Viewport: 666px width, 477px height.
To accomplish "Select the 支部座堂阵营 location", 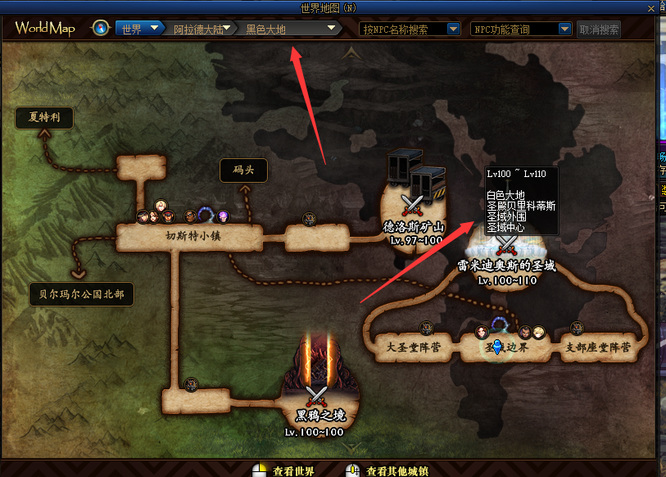I will click(x=597, y=348).
